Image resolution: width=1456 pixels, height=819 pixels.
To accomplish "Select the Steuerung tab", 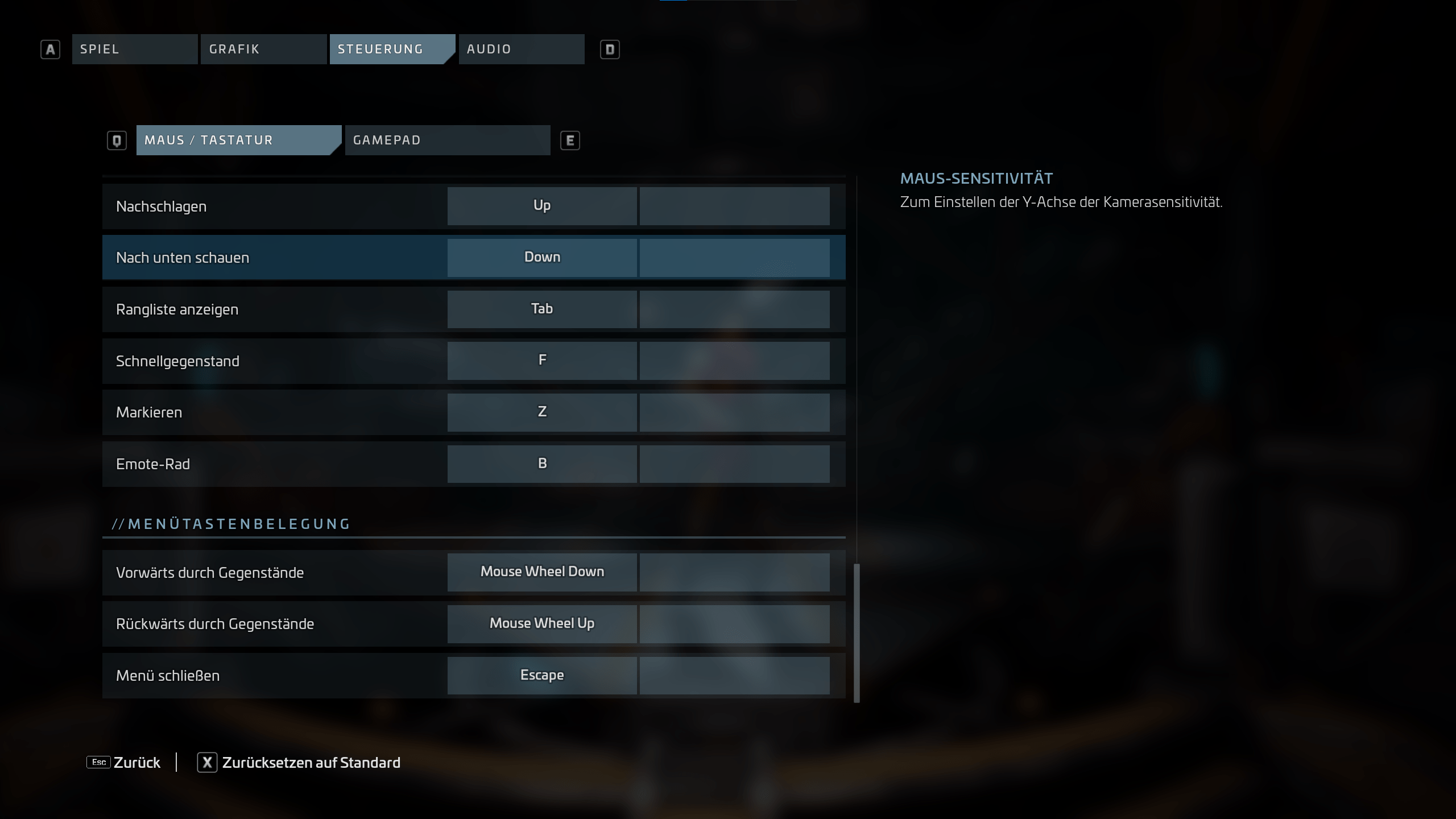I will [391, 49].
